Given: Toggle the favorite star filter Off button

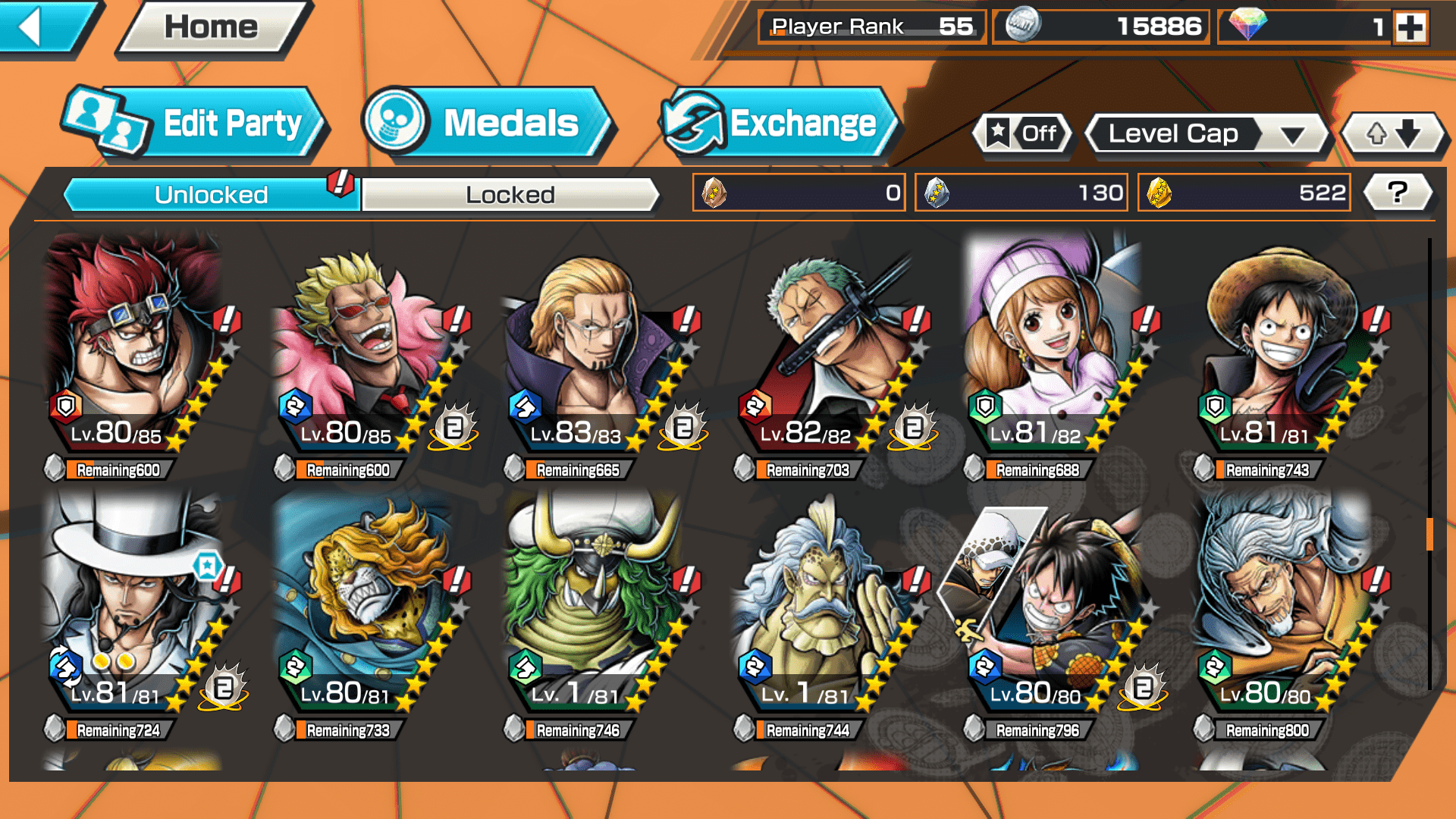Looking at the screenshot, I should [x=1023, y=134].
